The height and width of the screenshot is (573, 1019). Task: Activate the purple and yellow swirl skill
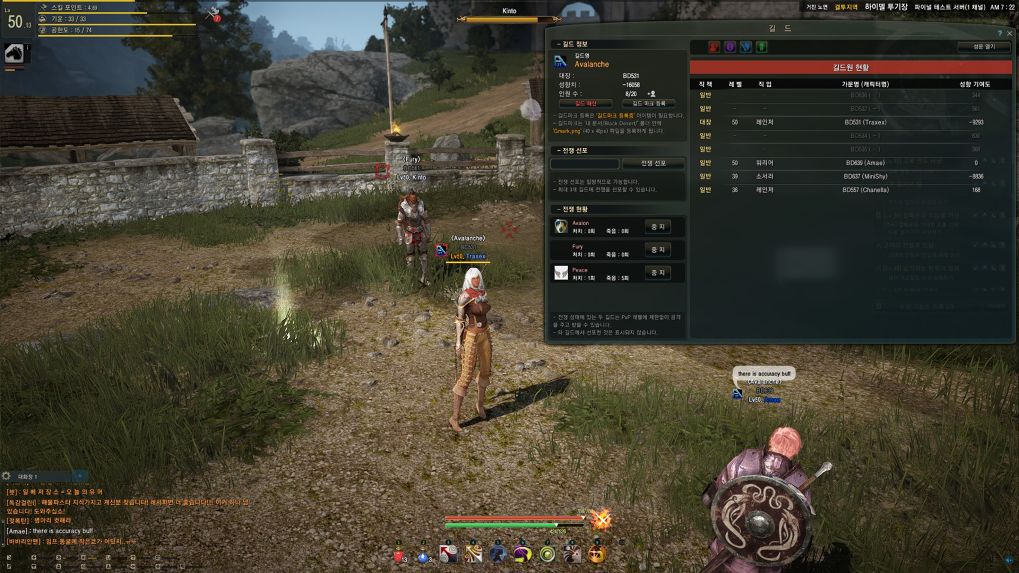click(522, 555)
